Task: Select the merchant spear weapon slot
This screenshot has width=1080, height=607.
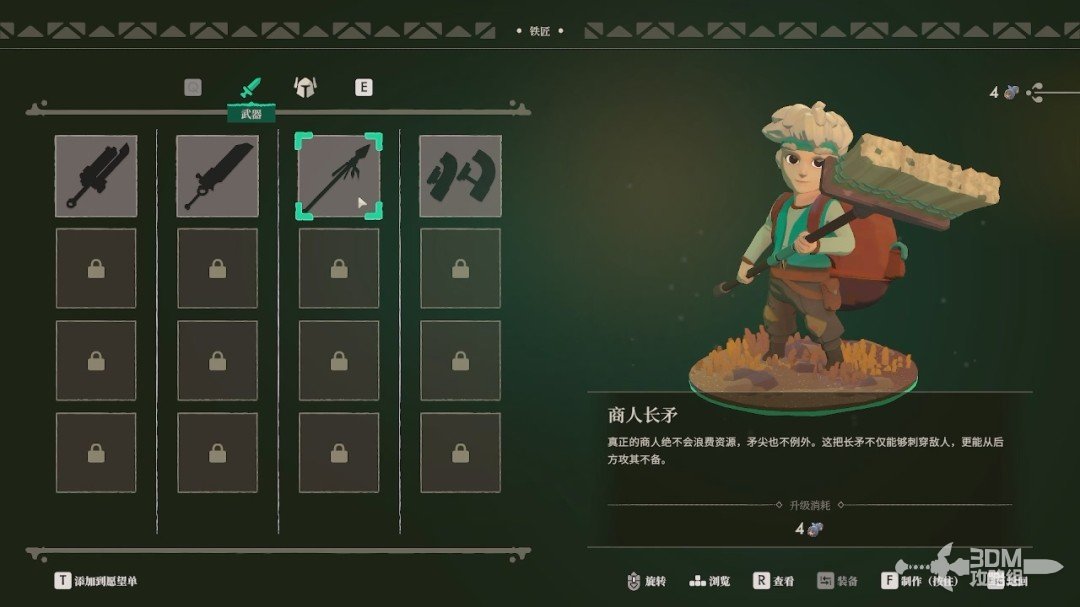Action: click(339, 176)
